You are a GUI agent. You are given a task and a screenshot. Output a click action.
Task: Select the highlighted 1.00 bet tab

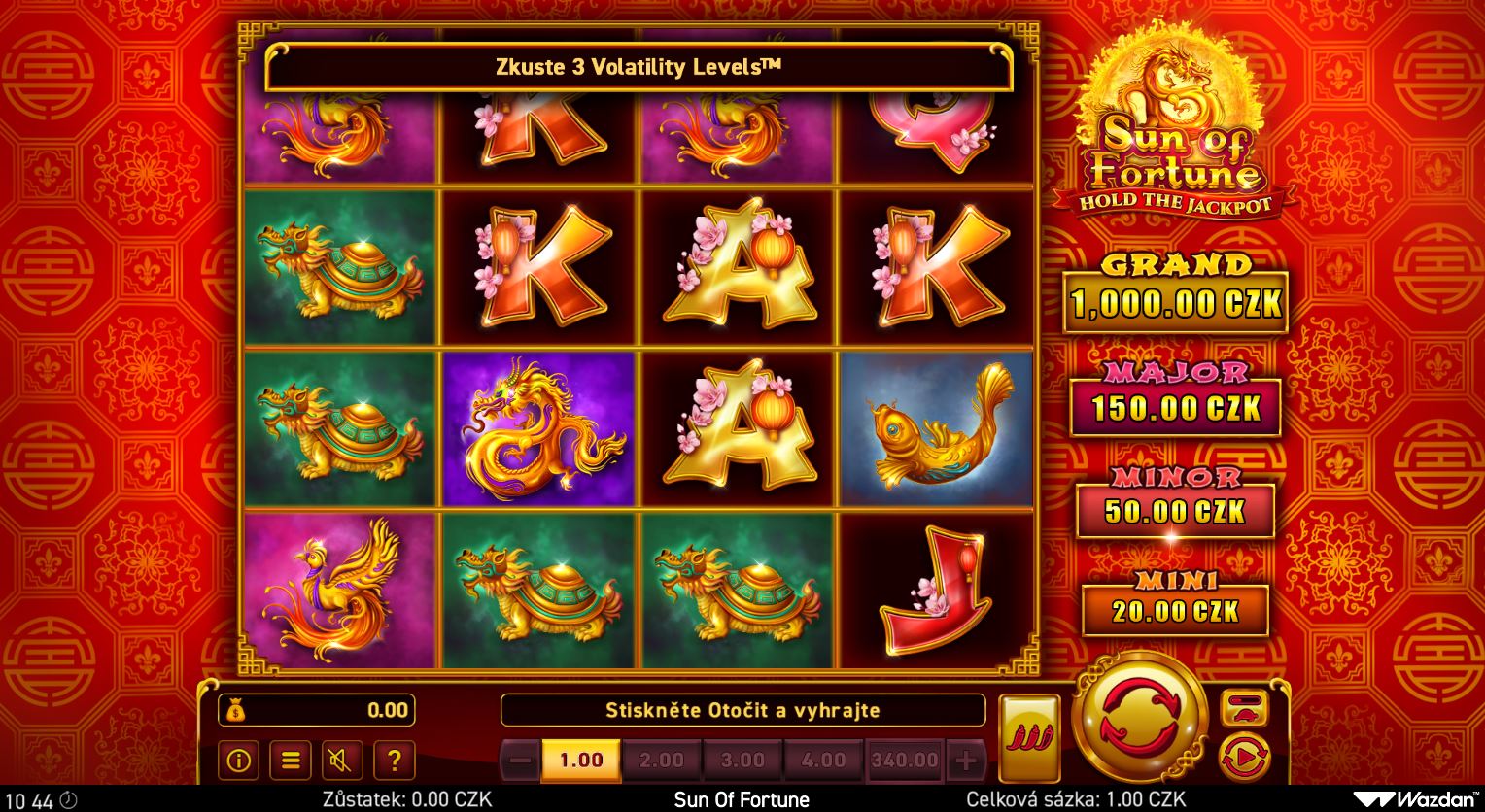[581, 761]
